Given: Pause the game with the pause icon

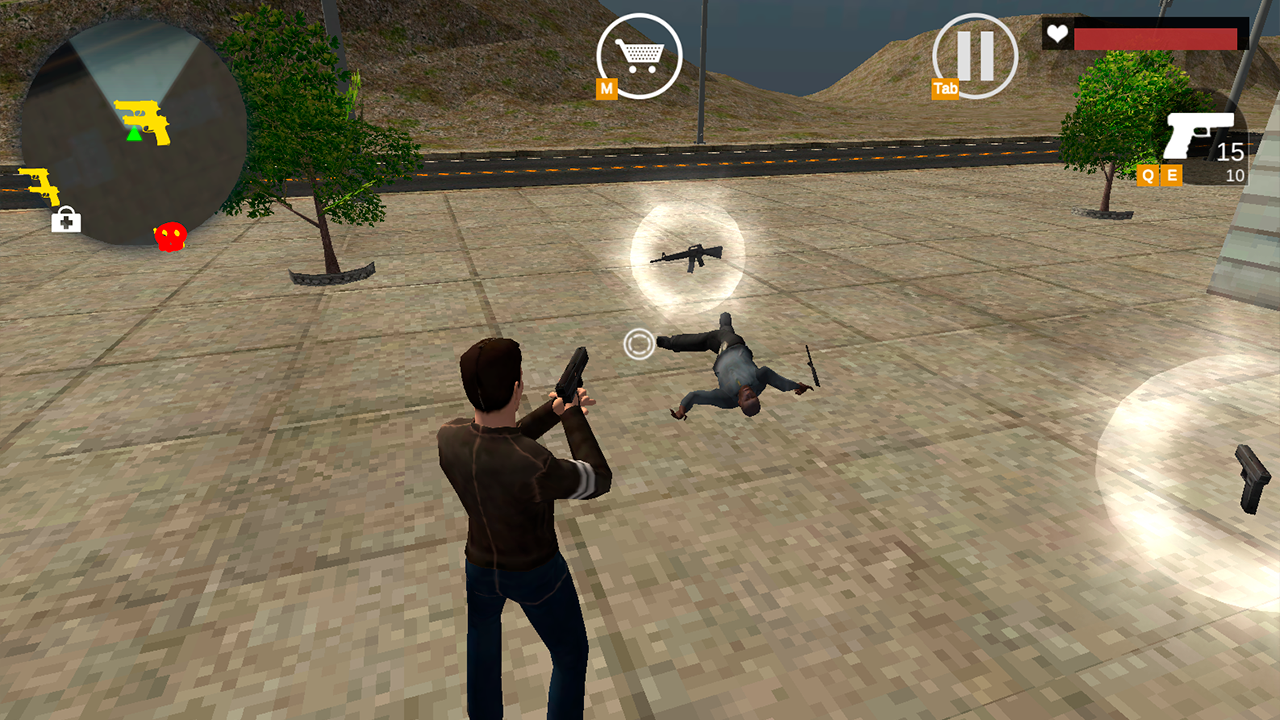Looking at the screenshot, I should click(x=973, y=55).
